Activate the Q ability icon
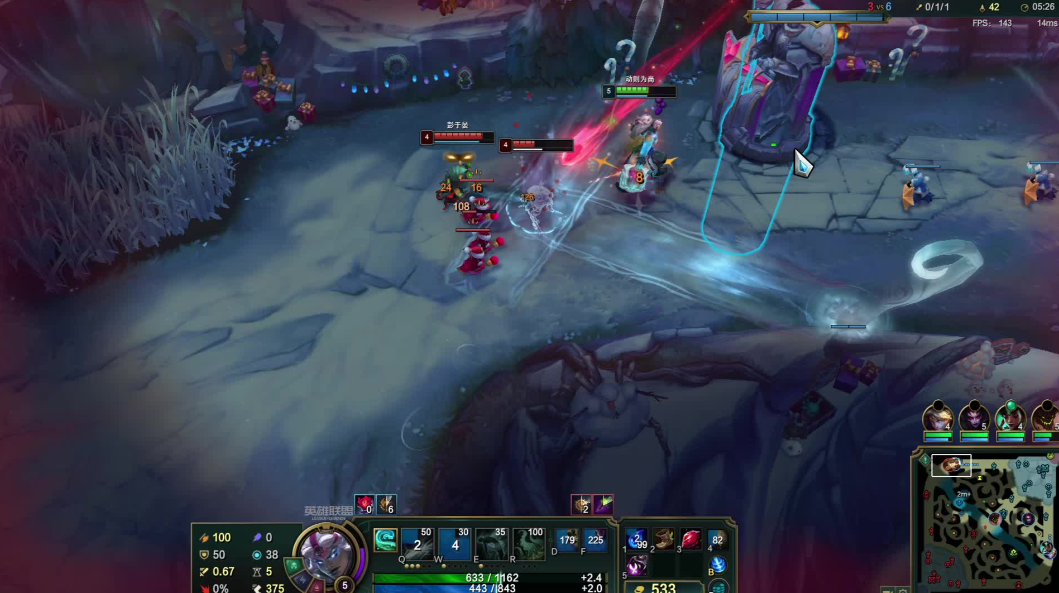Viewport: 1059px width, 593px height. pyautogui.click(x=418, y=543)
